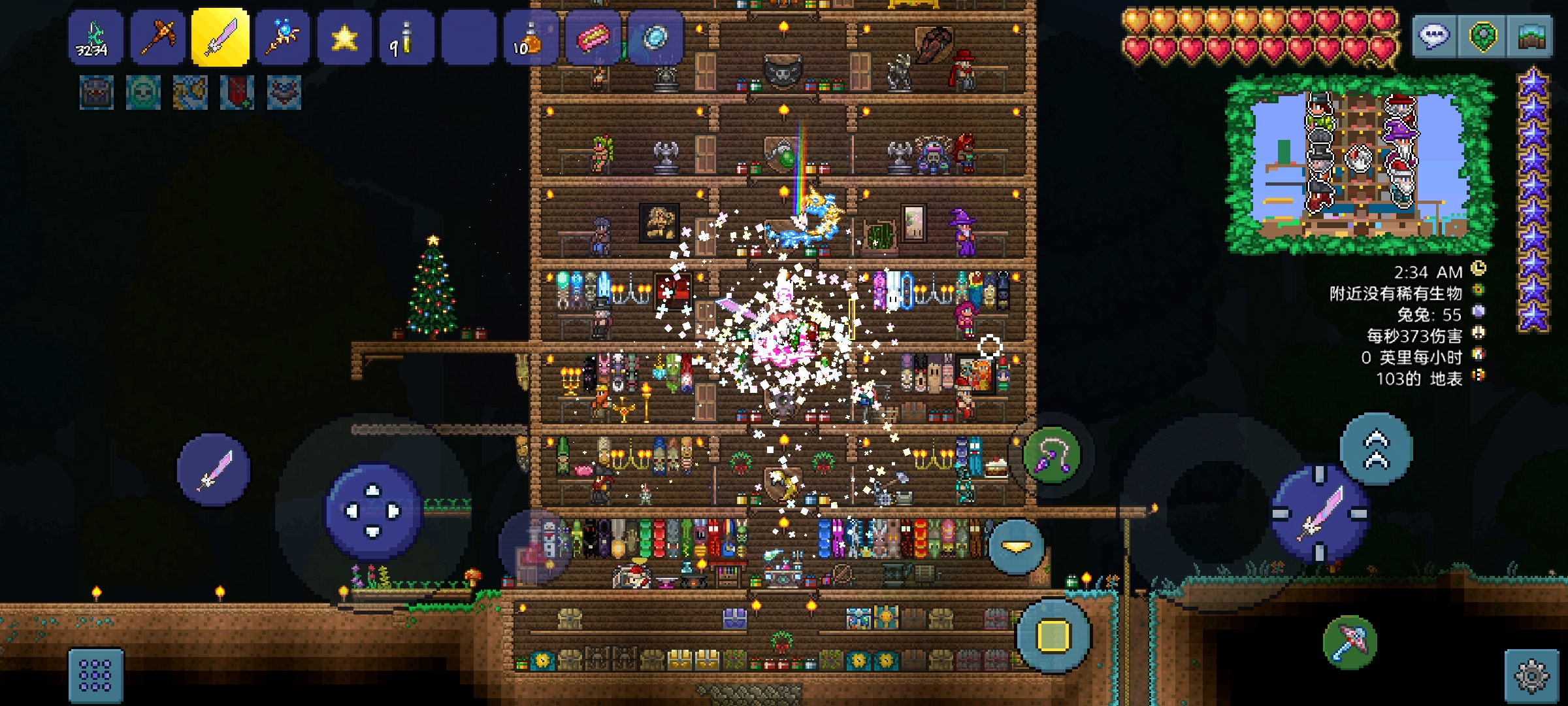Activate the green pickaxe auto-mine button
This screenshot has height=706, width=1568.
1350,643
